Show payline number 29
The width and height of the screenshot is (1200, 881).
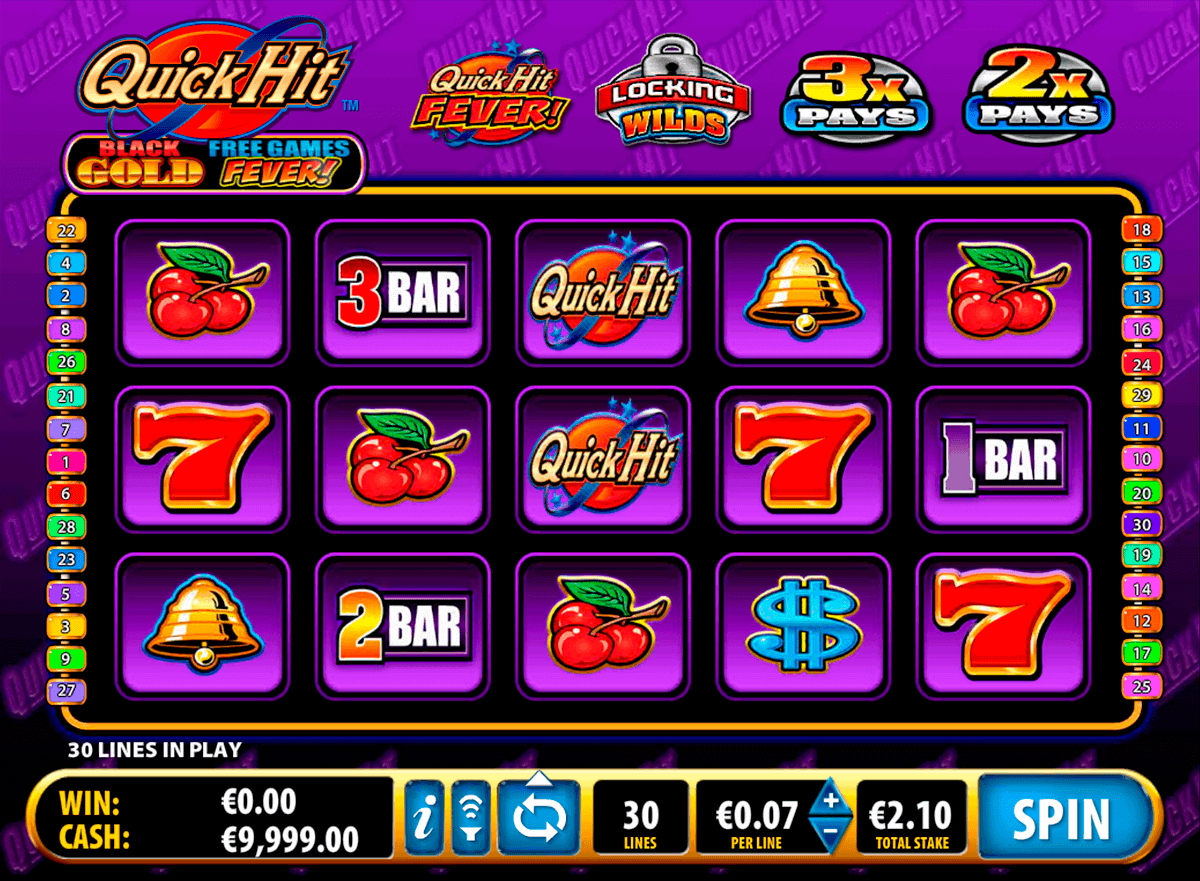1141,394
